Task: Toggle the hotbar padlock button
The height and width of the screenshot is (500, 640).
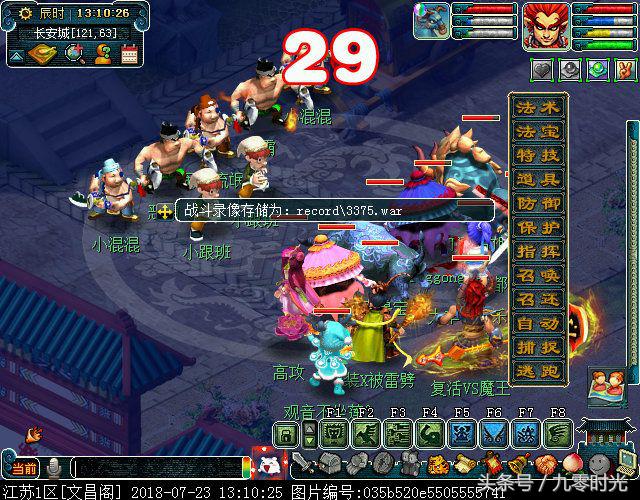Action: 287,433
